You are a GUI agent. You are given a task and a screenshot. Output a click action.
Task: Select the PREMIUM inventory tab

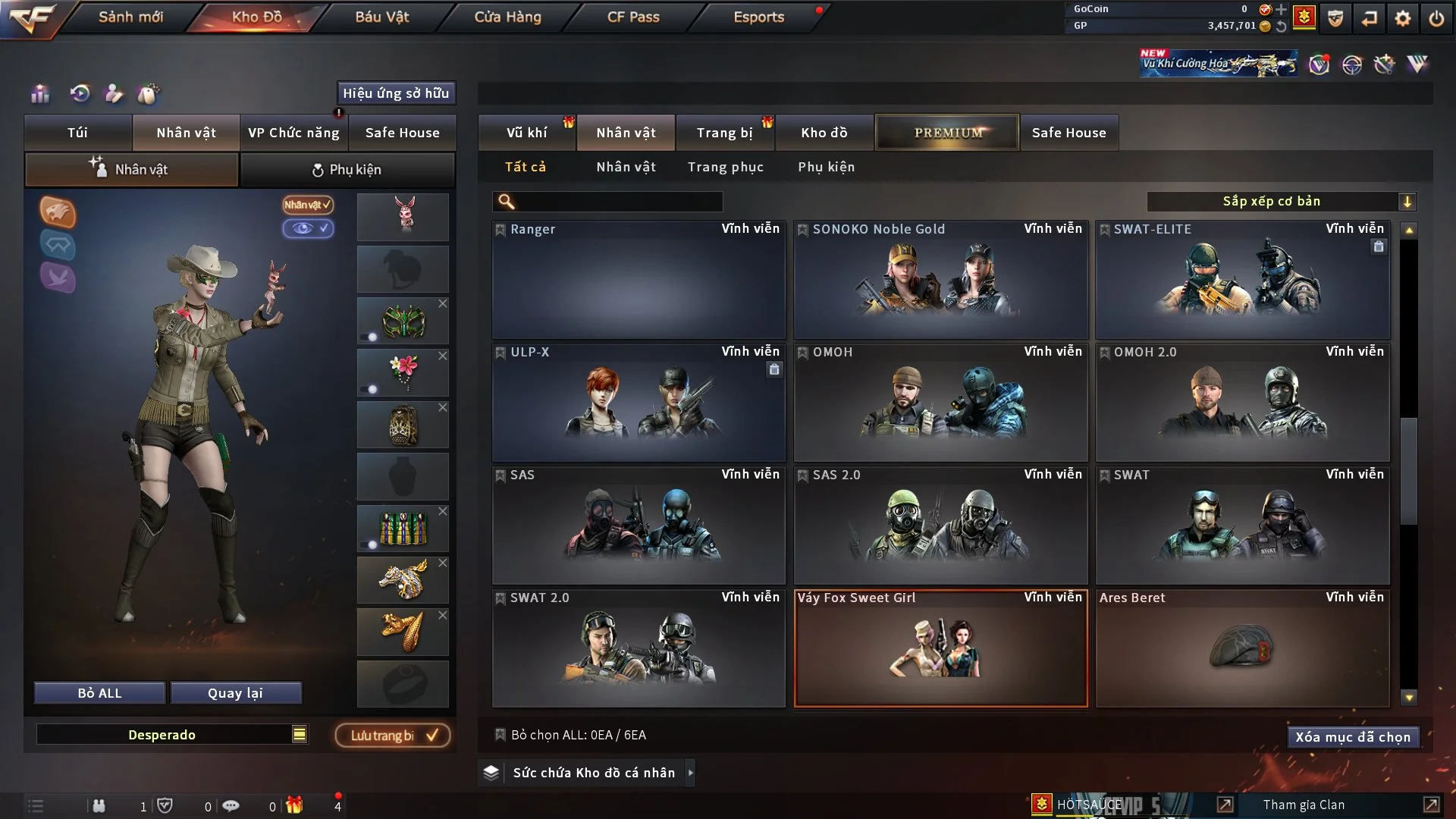(948, 133)
